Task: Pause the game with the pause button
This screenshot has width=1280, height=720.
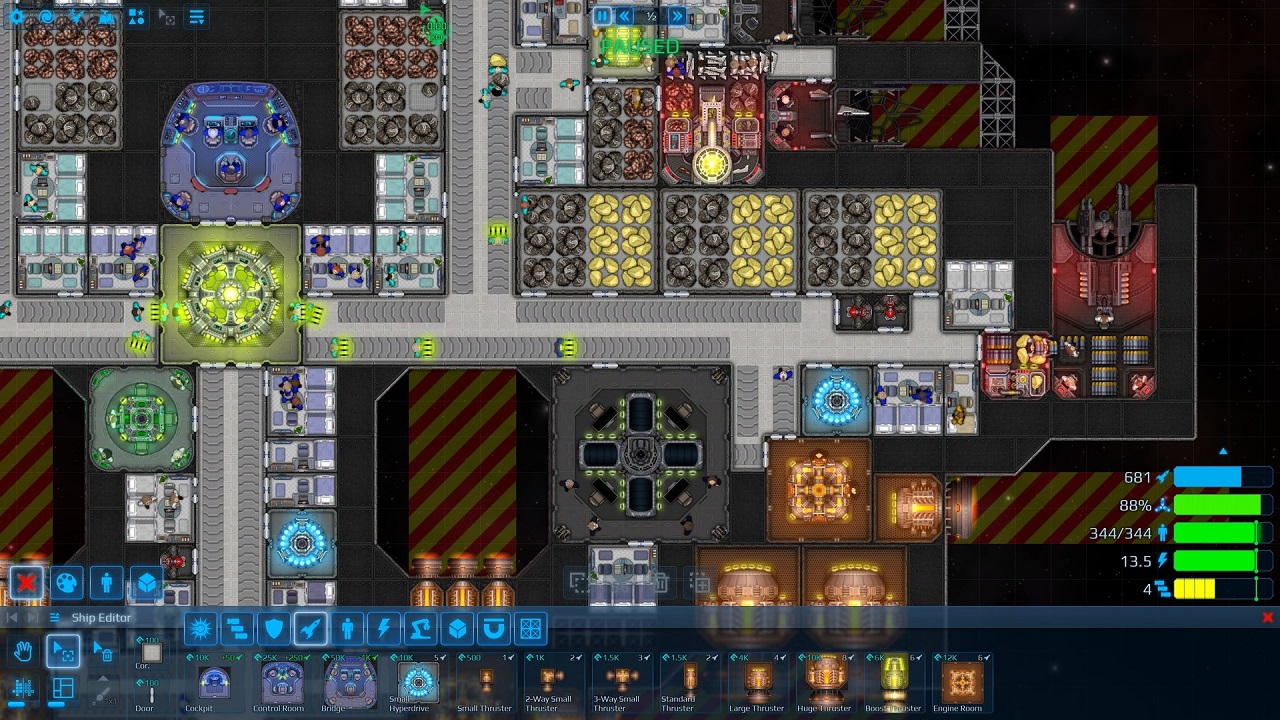Action: click(602, 16)
